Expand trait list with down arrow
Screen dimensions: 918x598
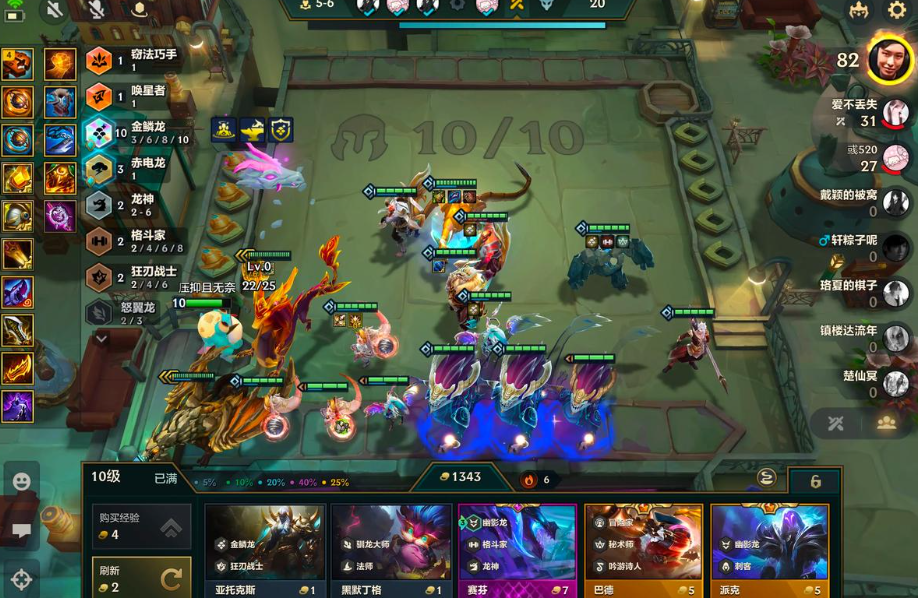pos(101,339)
